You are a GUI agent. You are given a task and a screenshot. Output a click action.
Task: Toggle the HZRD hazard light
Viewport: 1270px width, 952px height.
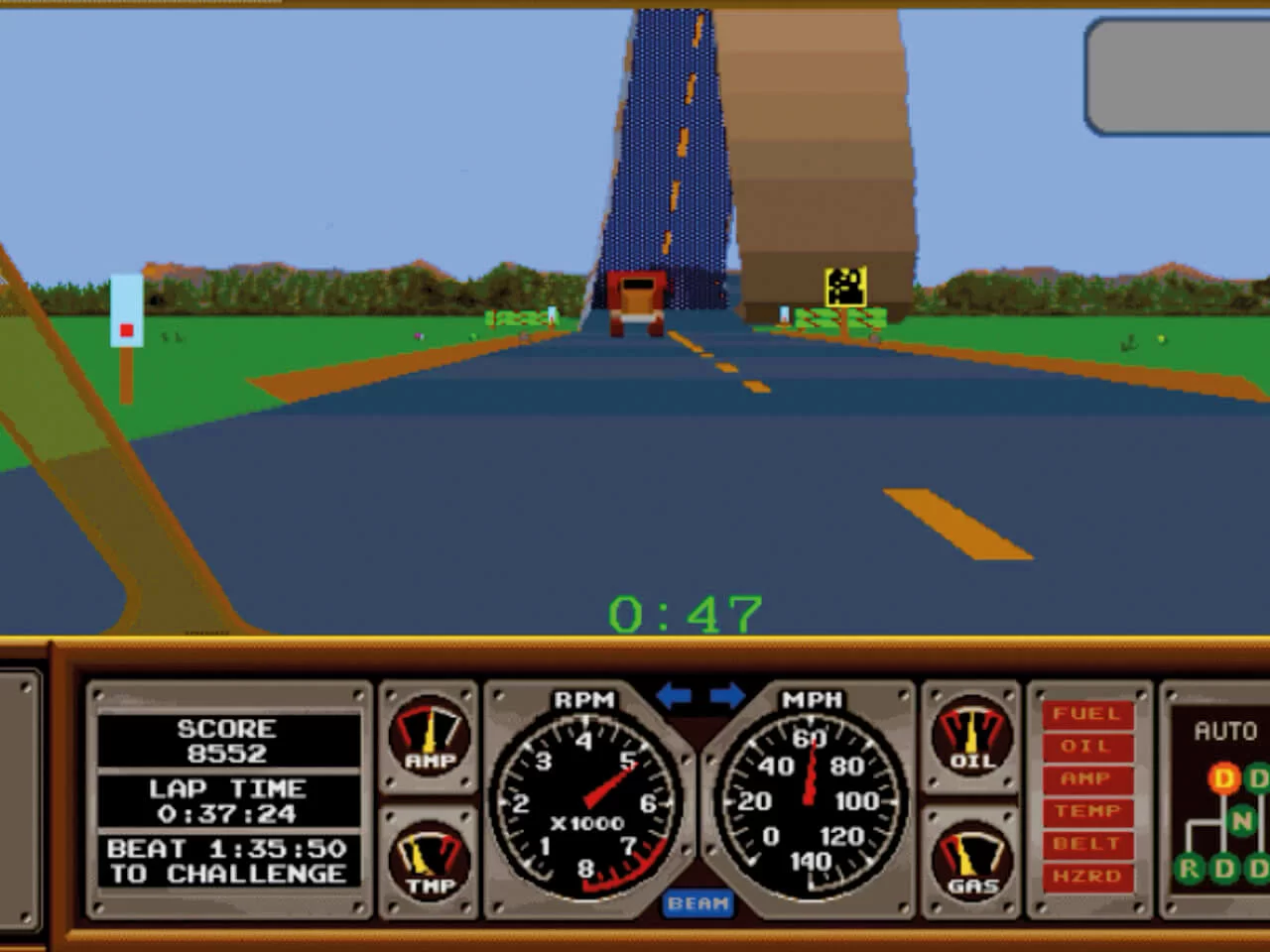point(1086,877)
